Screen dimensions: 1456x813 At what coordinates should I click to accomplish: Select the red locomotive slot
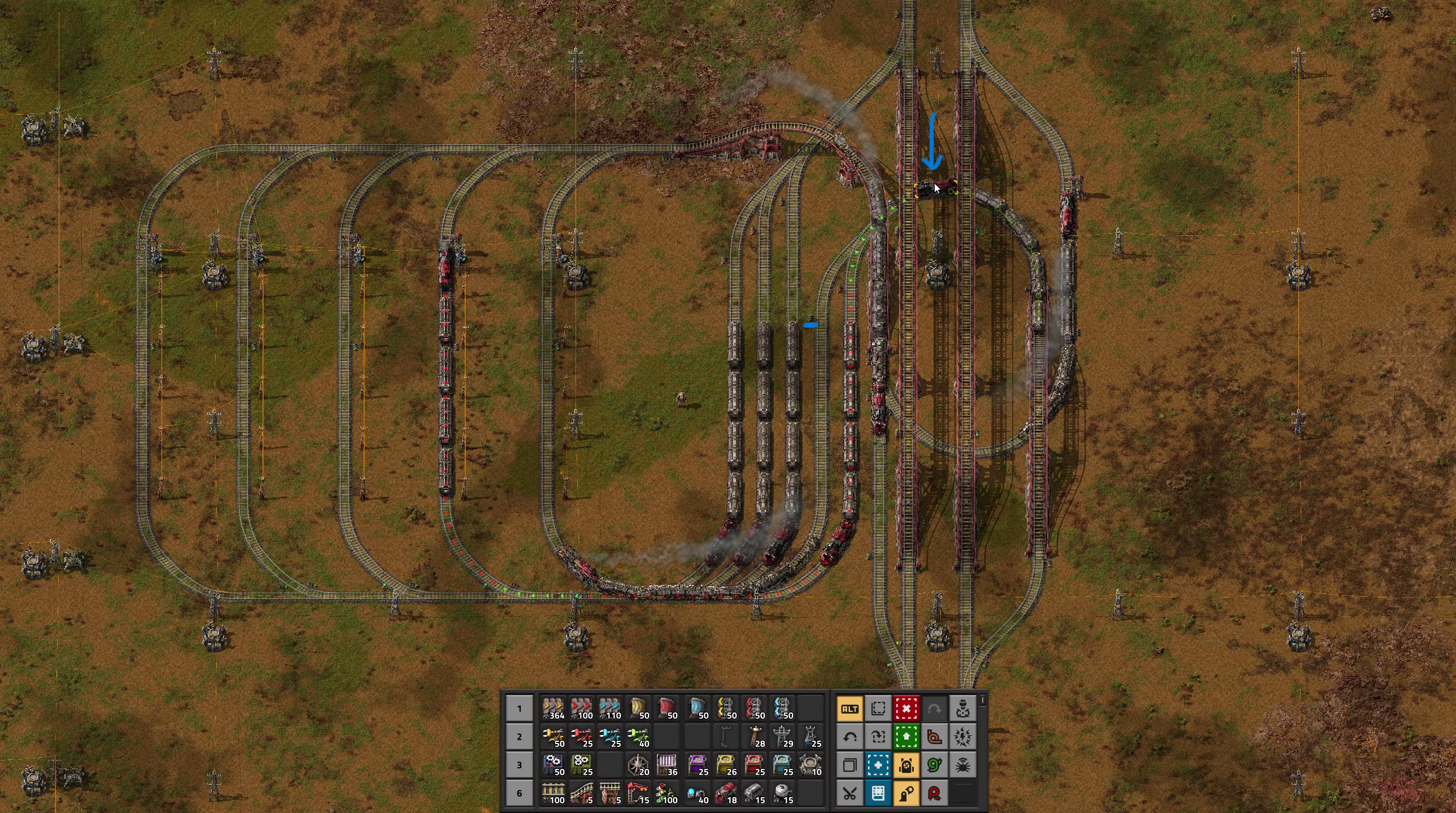pos(726,793)
